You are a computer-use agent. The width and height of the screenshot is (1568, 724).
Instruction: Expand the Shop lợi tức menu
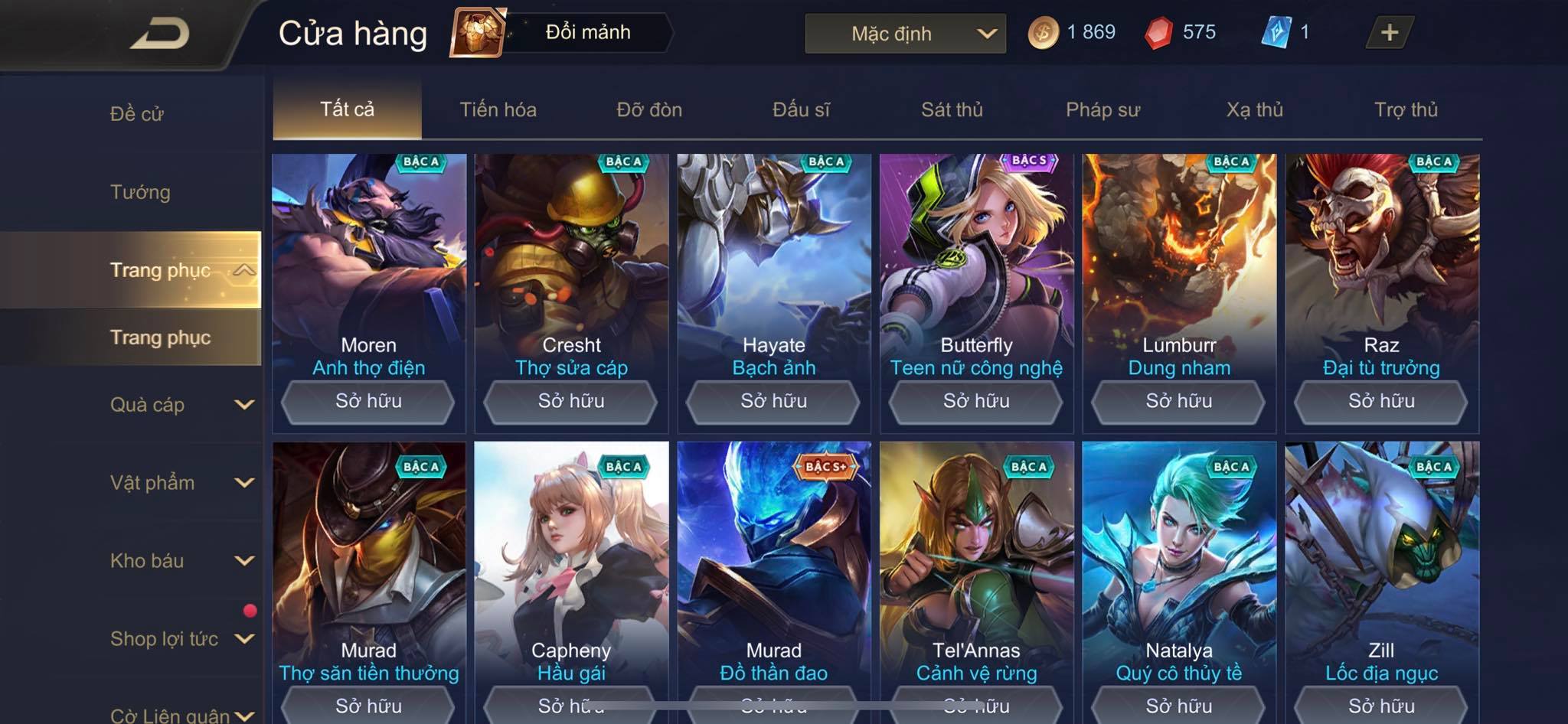click(181, 639)
